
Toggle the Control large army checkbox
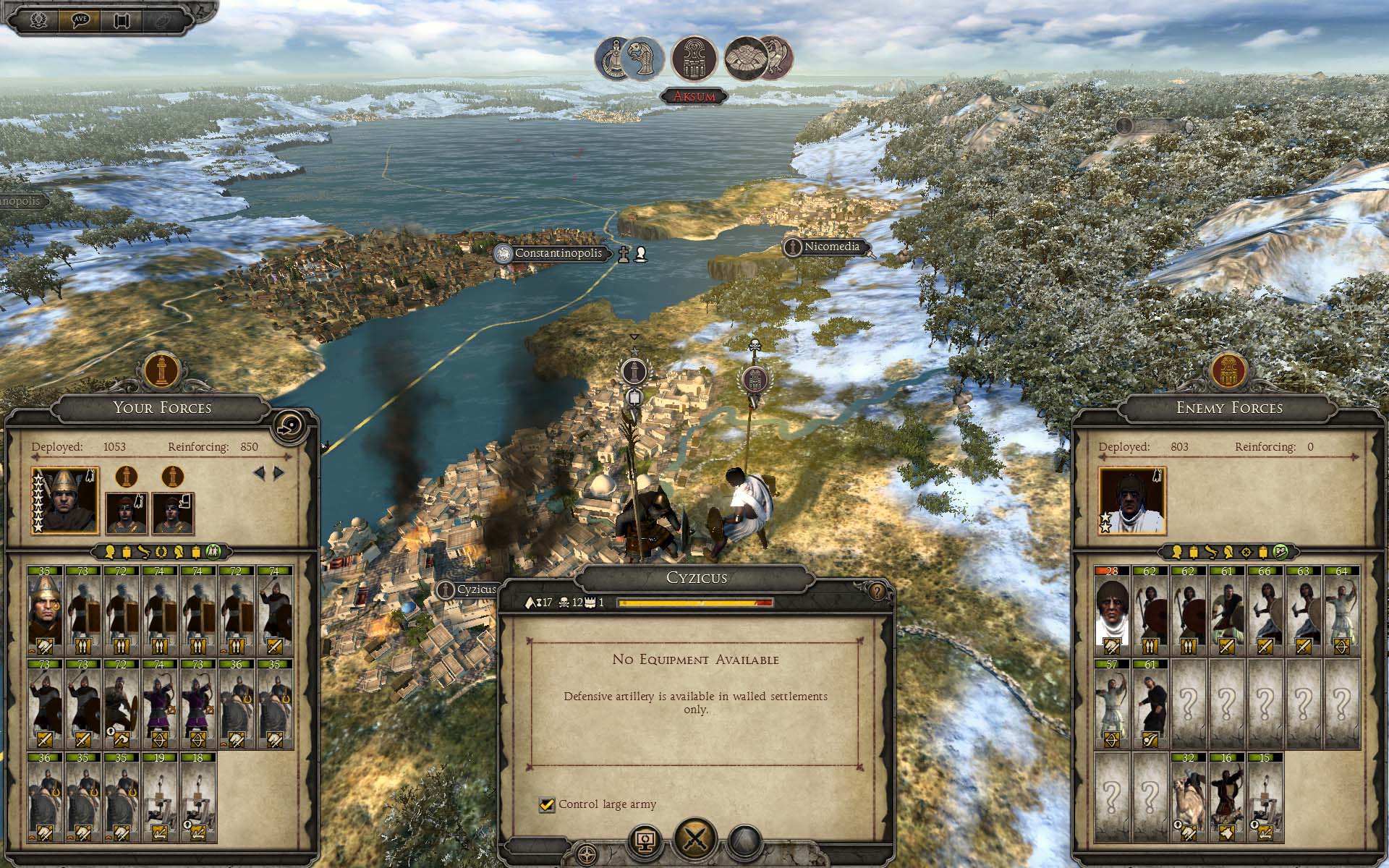pos(547,804)
